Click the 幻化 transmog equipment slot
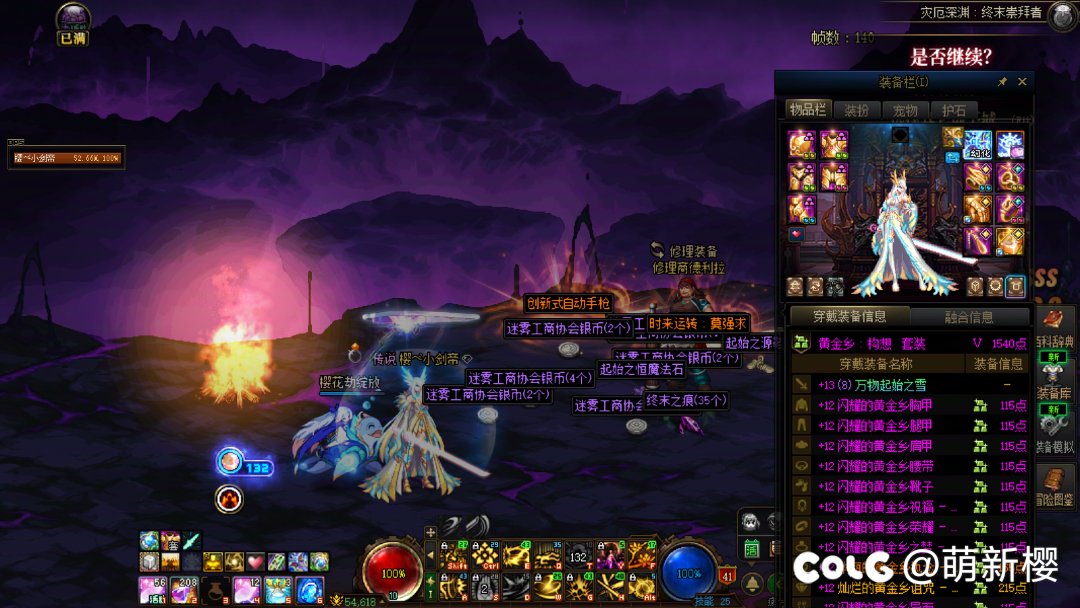 978,145
